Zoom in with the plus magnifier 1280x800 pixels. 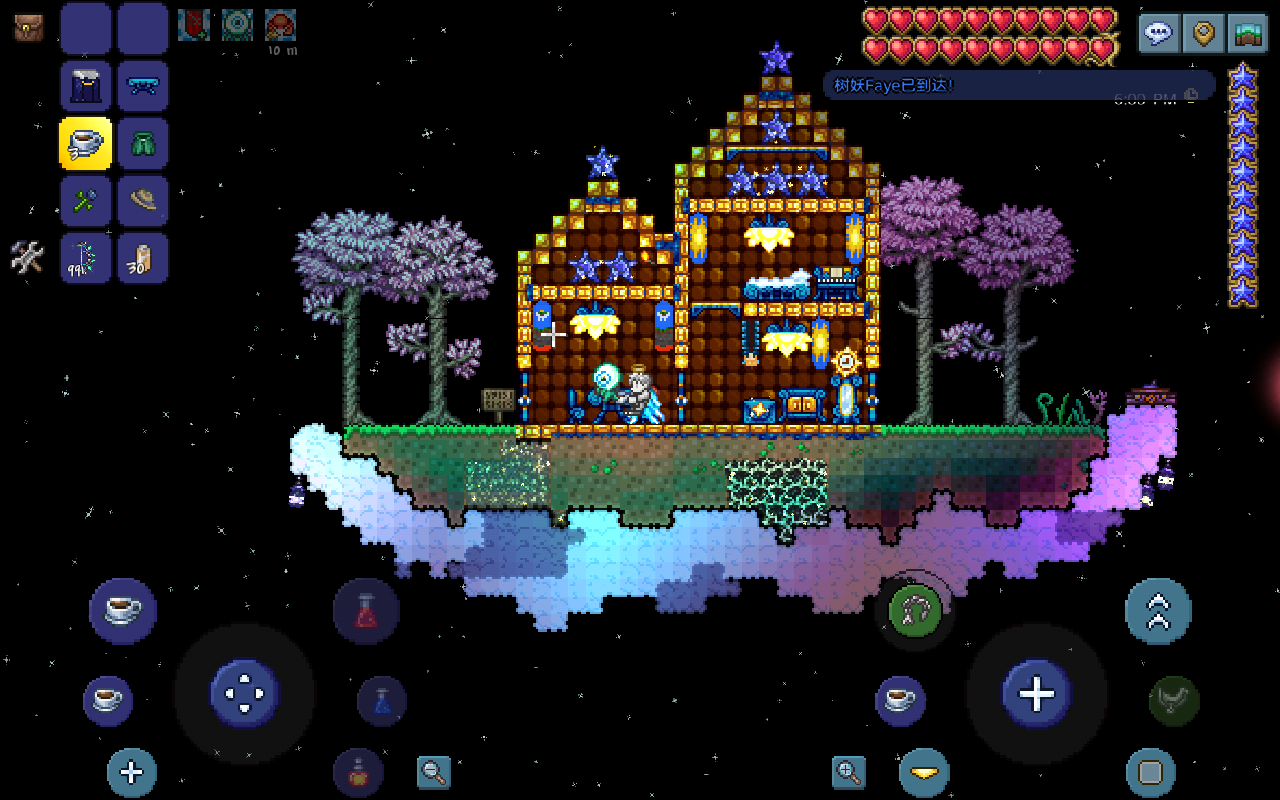tap(848, 771)
